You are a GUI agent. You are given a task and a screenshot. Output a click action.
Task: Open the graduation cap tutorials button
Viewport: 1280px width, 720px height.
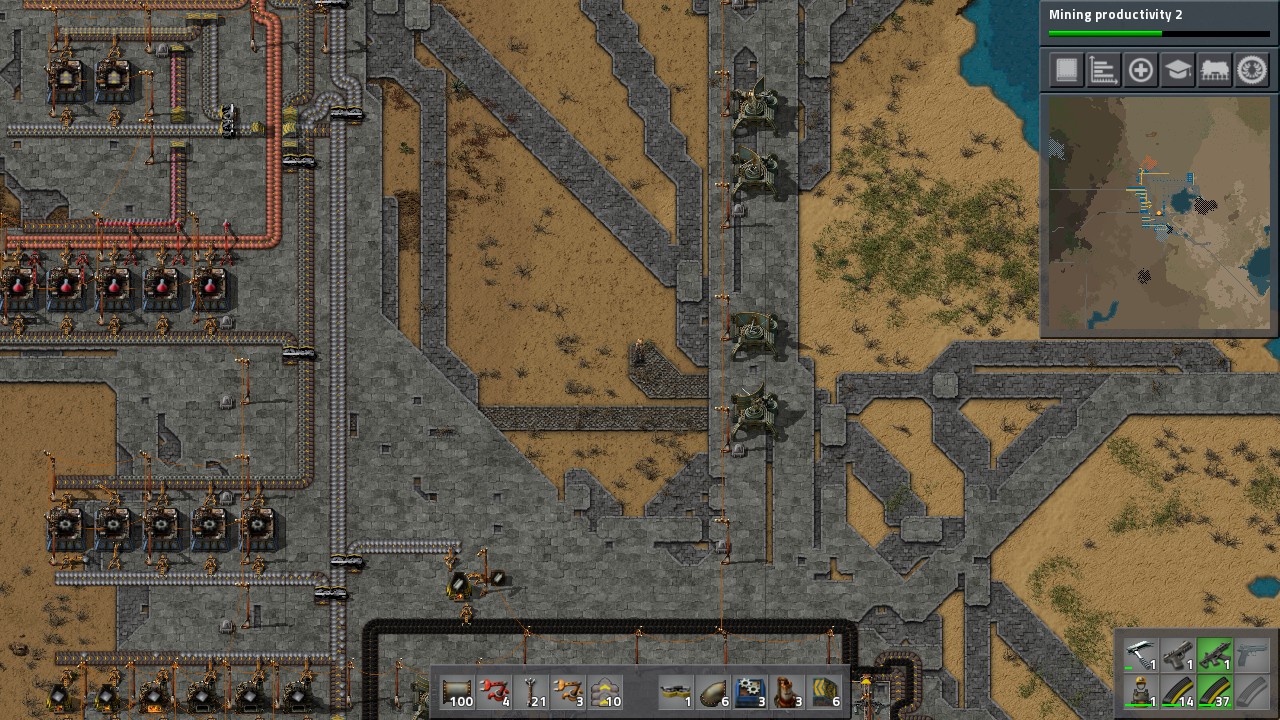click(1178, 70)
